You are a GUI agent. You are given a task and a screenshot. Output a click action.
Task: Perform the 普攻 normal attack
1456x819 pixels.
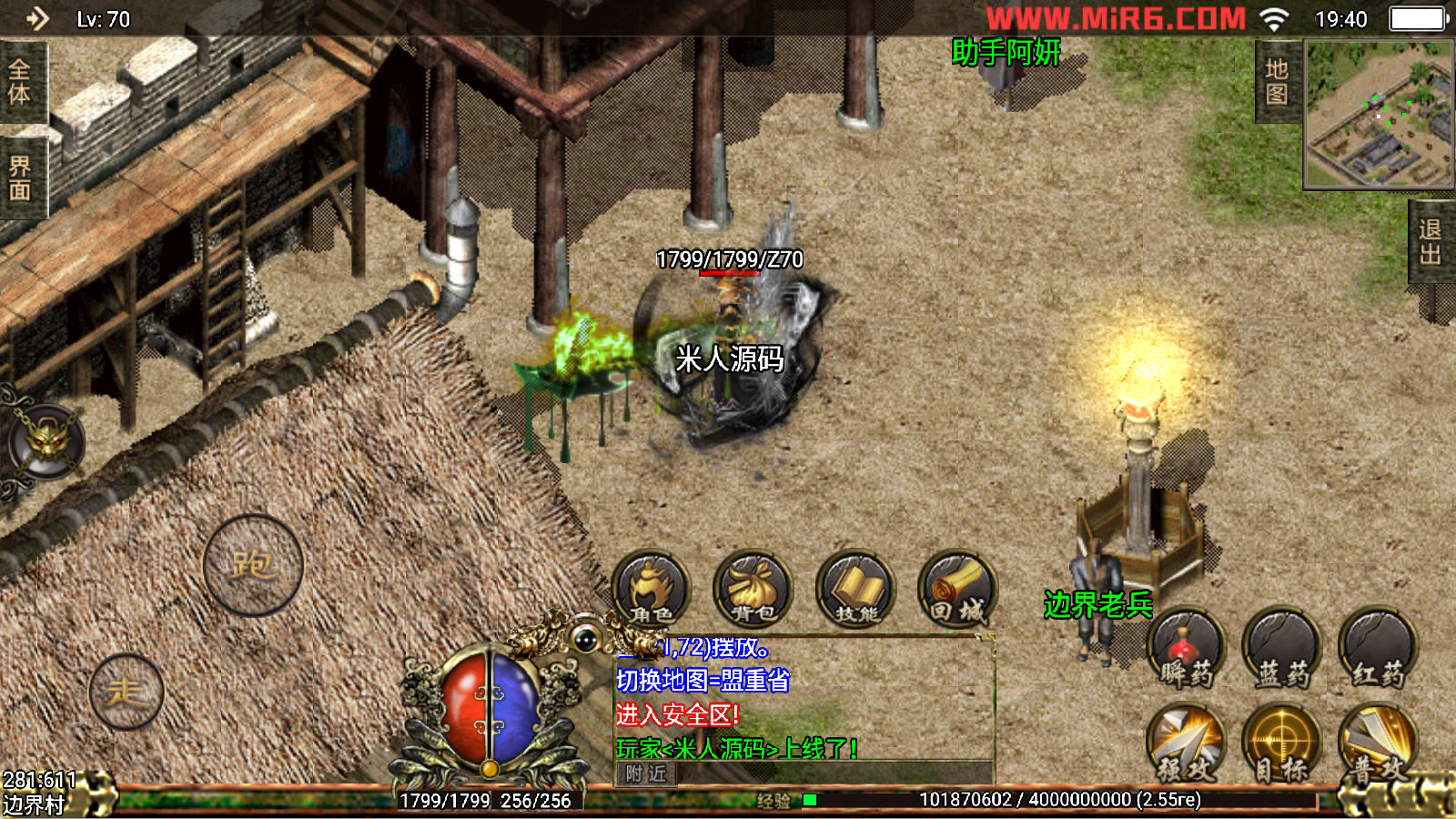[1378, 743]
